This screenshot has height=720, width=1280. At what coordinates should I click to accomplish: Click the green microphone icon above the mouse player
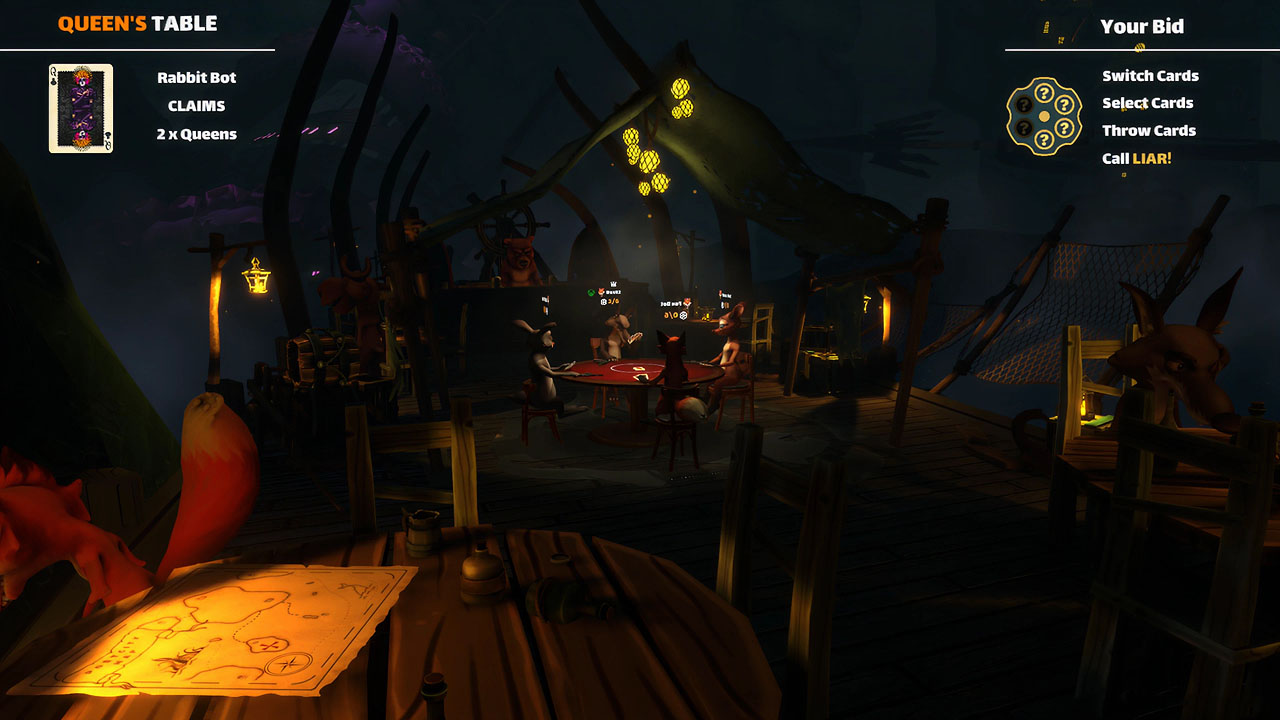point(590,291)
